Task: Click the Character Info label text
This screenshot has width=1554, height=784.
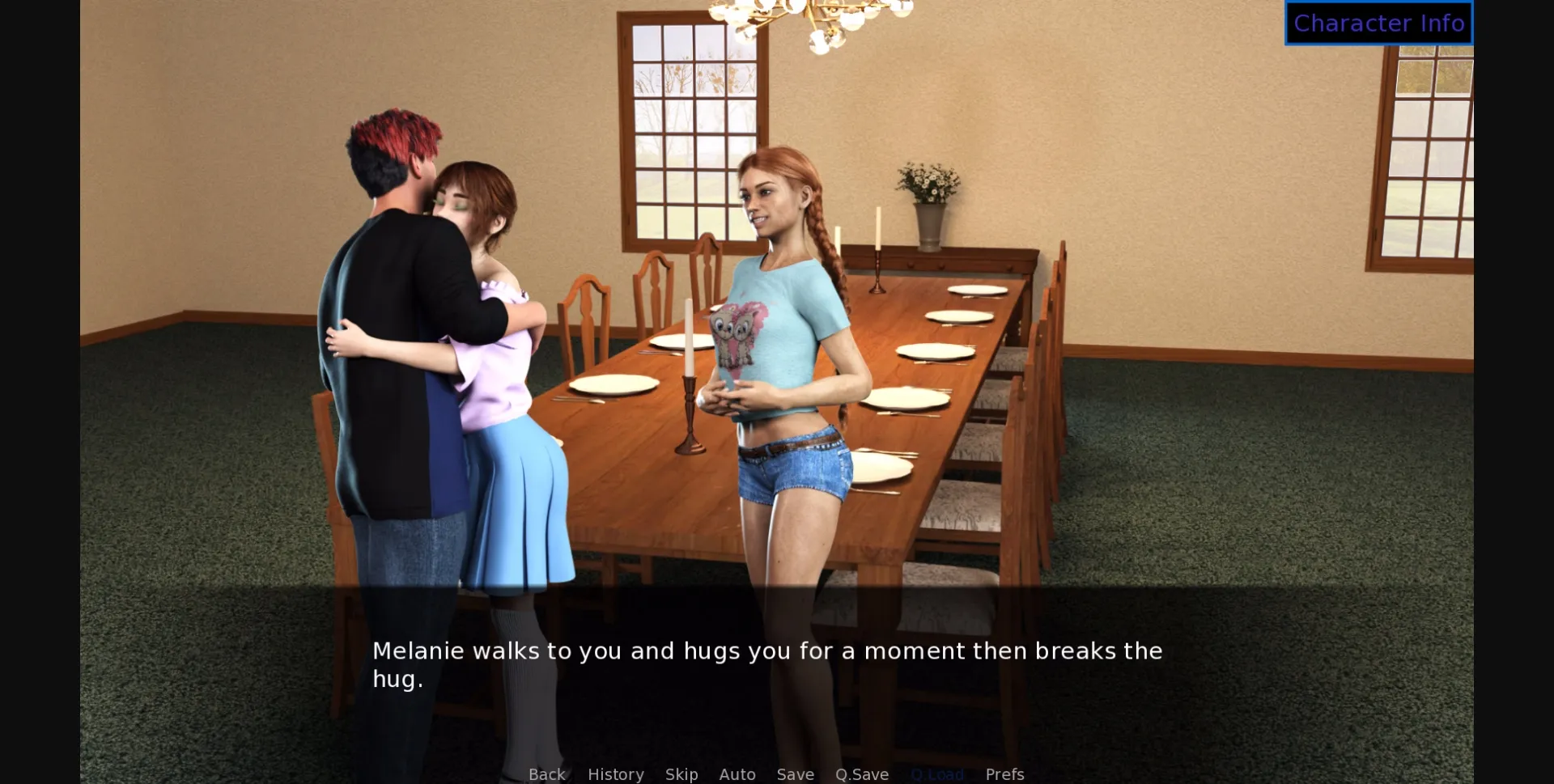Action: (x=1378, y=23)
